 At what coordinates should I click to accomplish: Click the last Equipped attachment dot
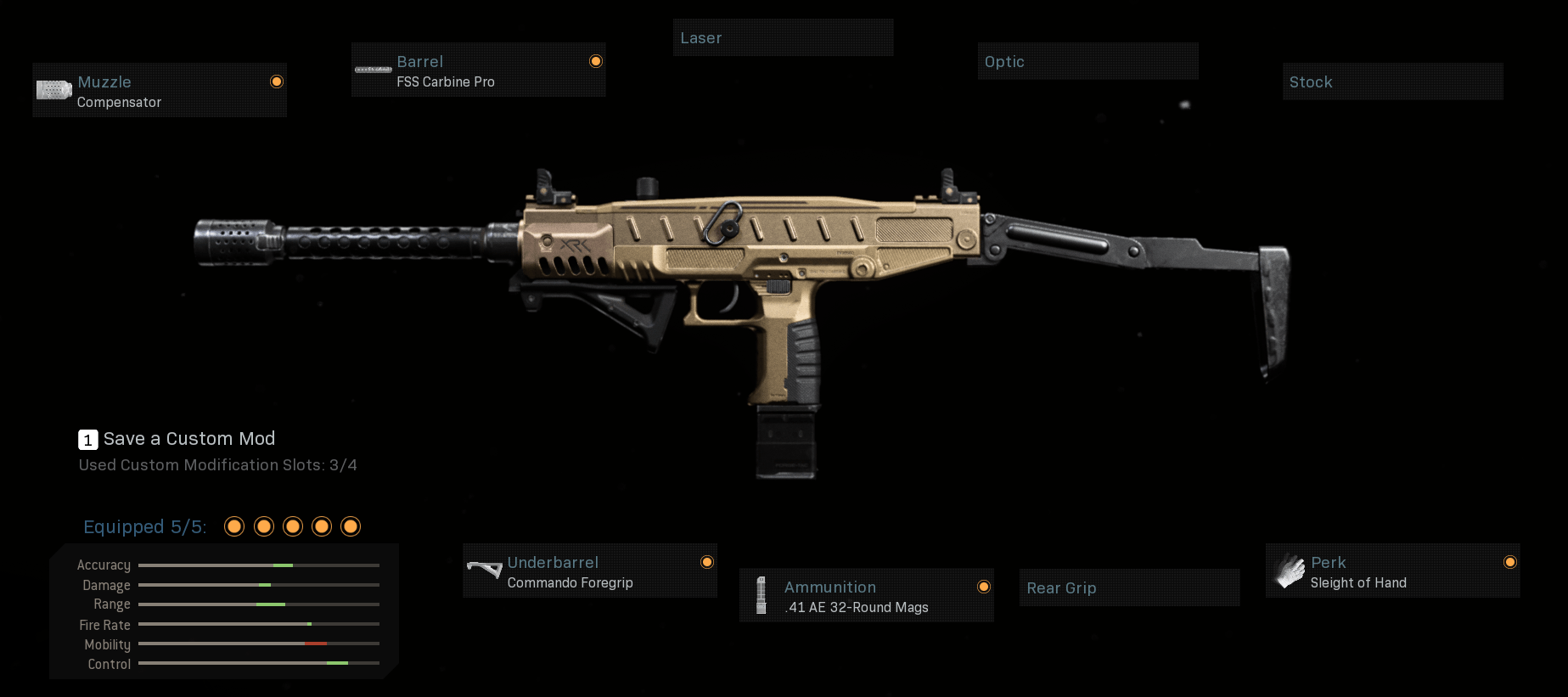[351, 526]
